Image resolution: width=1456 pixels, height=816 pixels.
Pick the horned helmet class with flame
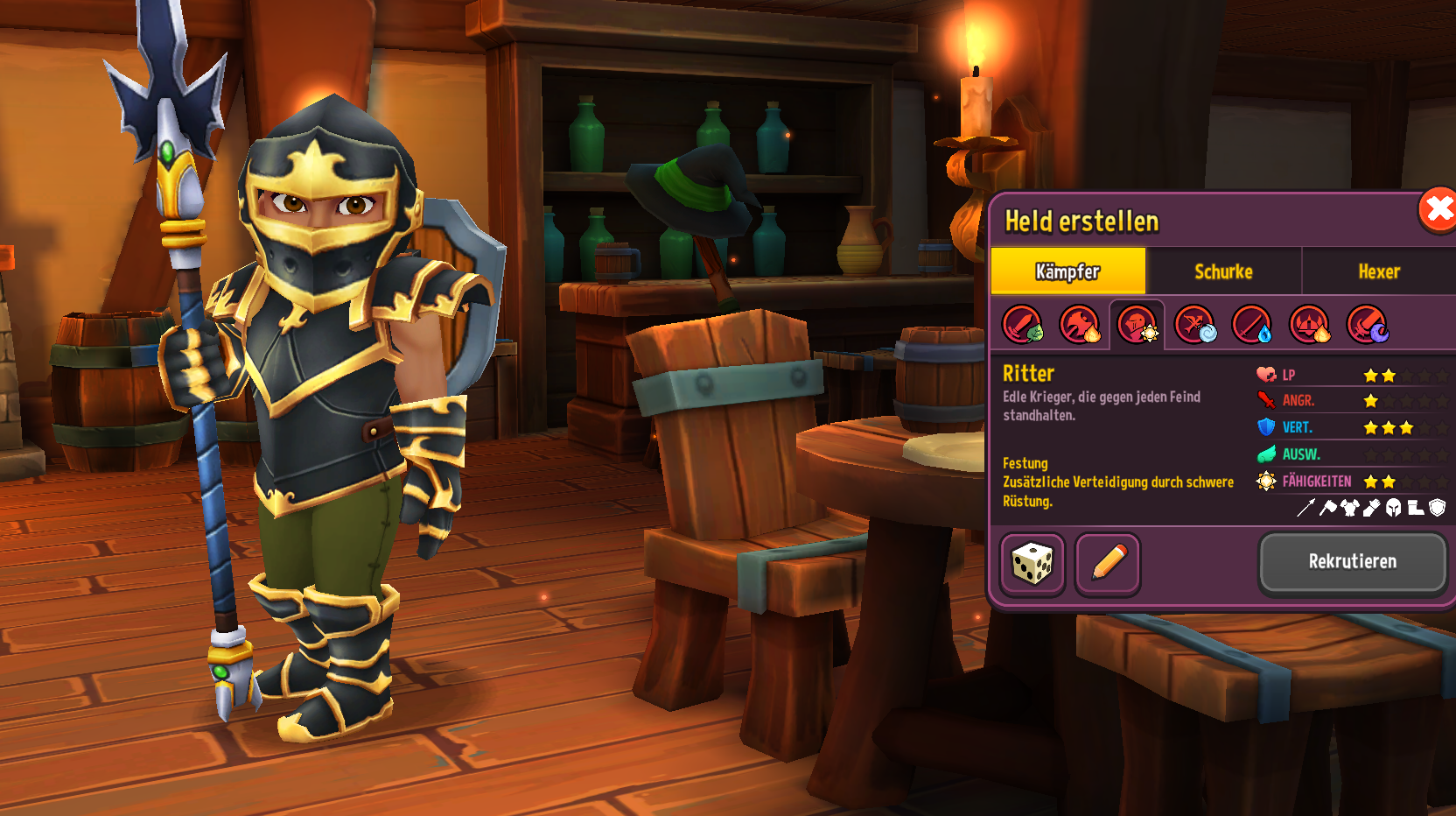[x=1310, y=325]
